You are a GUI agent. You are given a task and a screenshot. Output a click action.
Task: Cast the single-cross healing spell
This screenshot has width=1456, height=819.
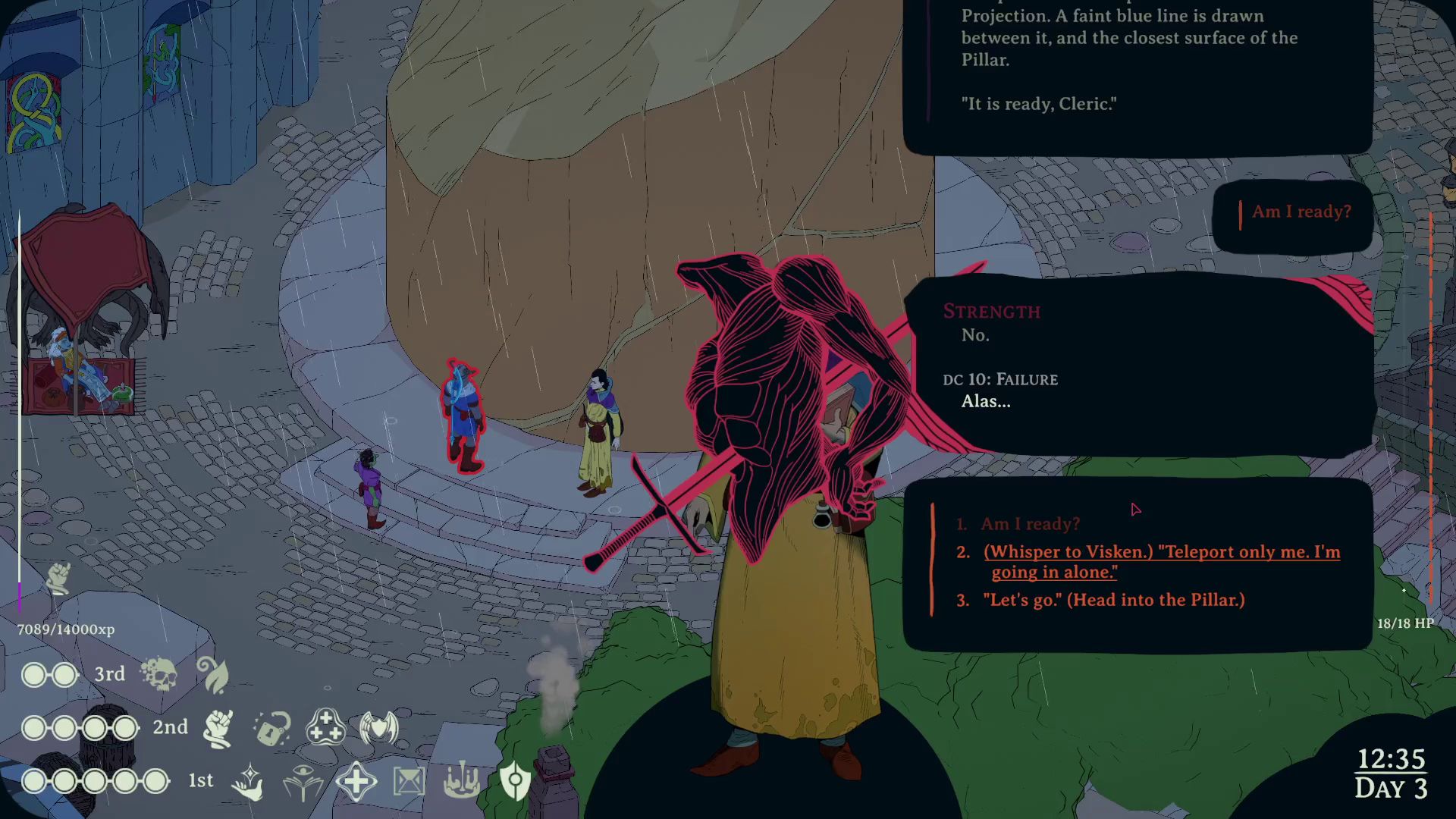click(x=356, y=781)
